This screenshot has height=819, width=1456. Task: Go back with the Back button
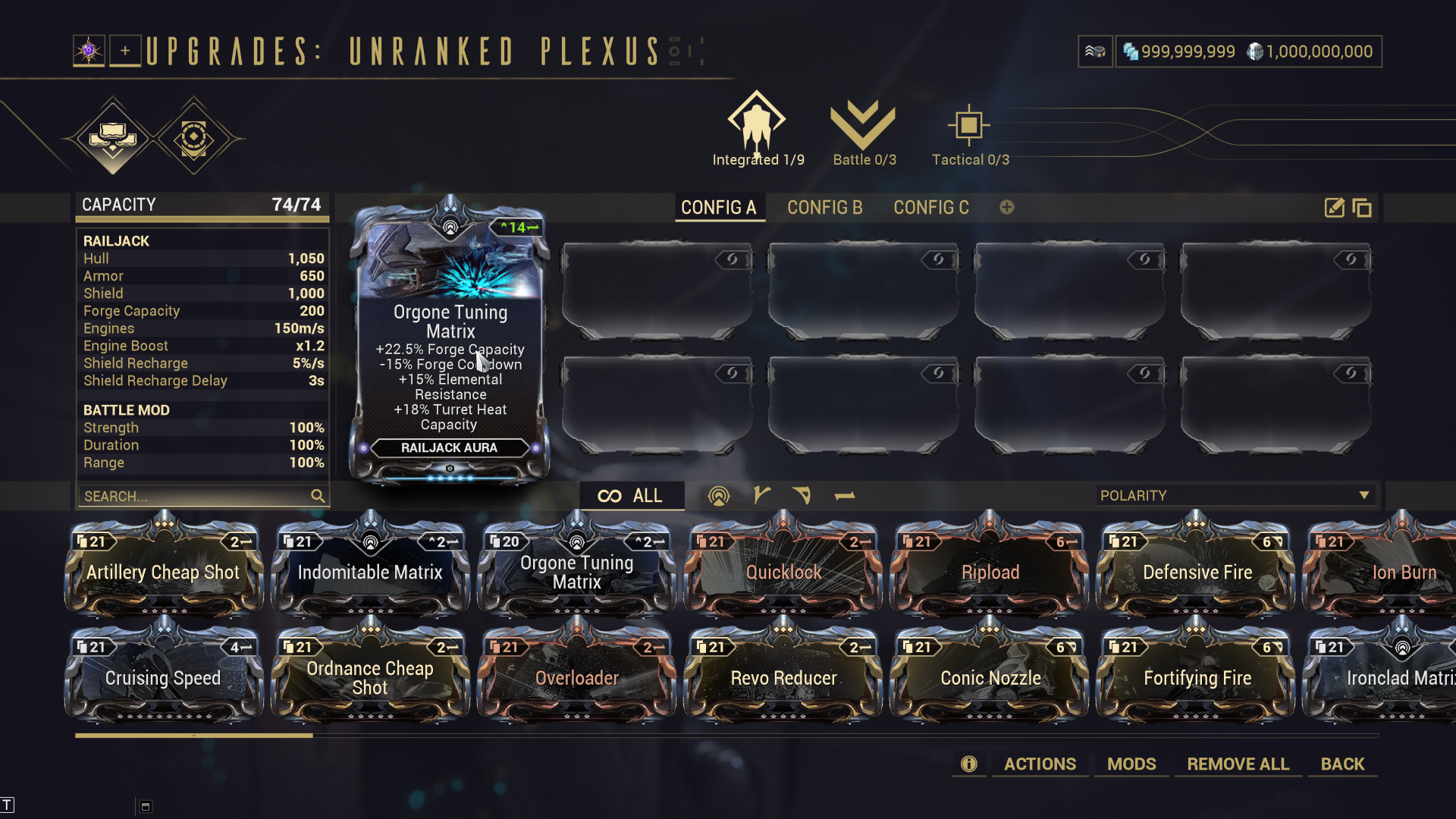point(1342,764)
